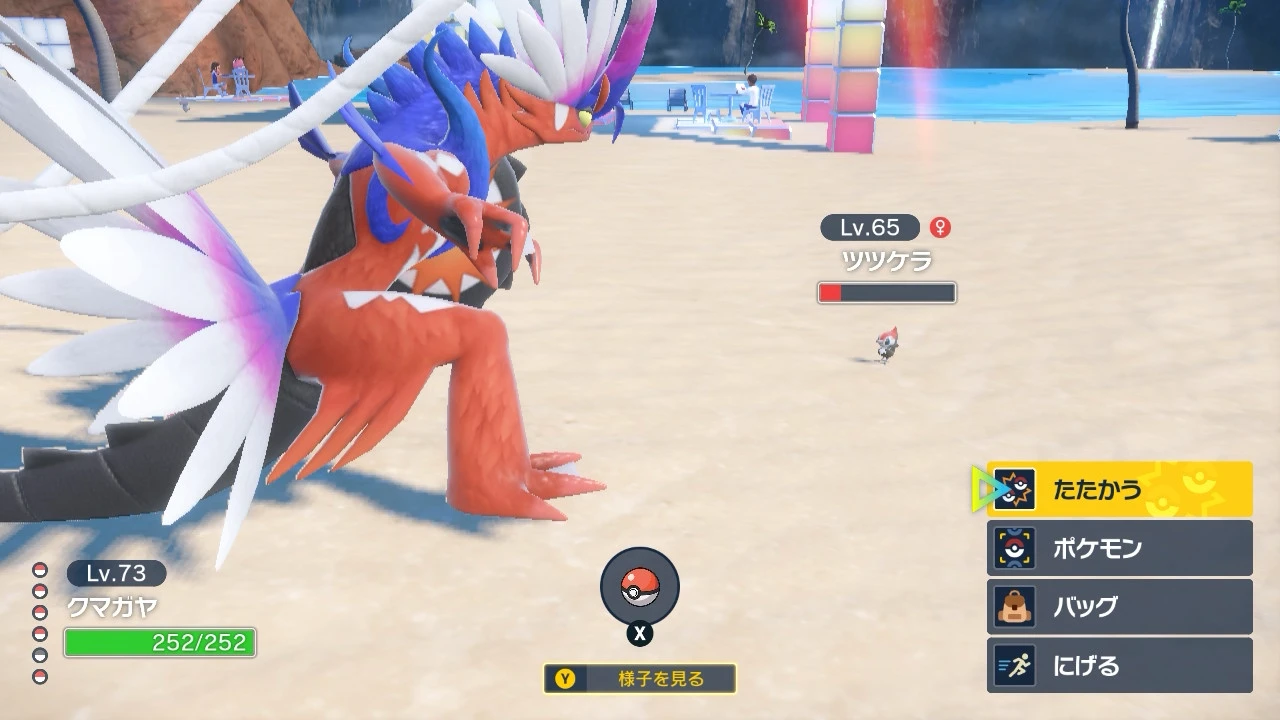Select the 様子を見る status check button
1280x720 pixels.
click(640, 679)
